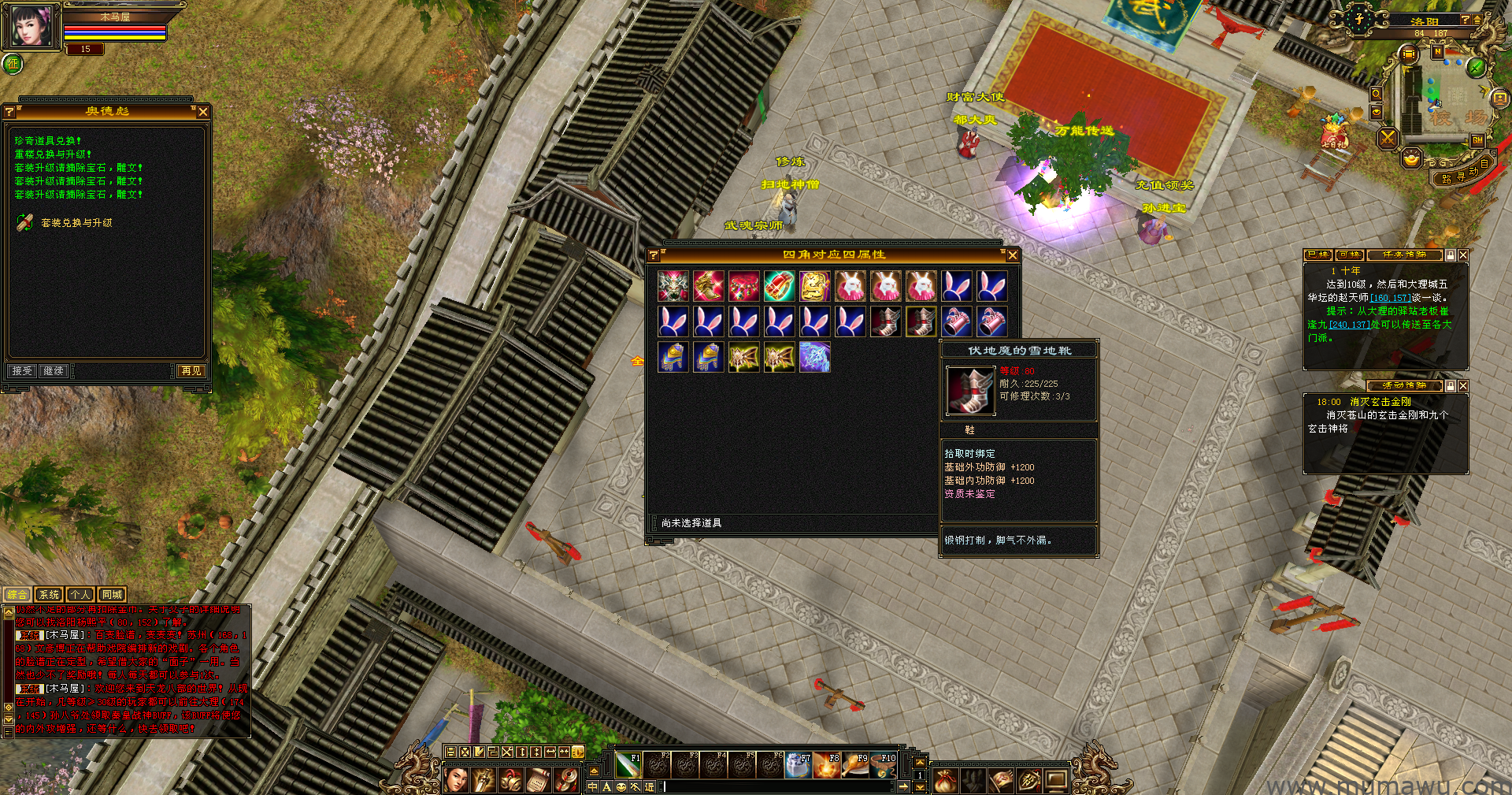Open the bag pouch icon
This screenshot has width=1512, height=795.
click(x=945, y=780)
